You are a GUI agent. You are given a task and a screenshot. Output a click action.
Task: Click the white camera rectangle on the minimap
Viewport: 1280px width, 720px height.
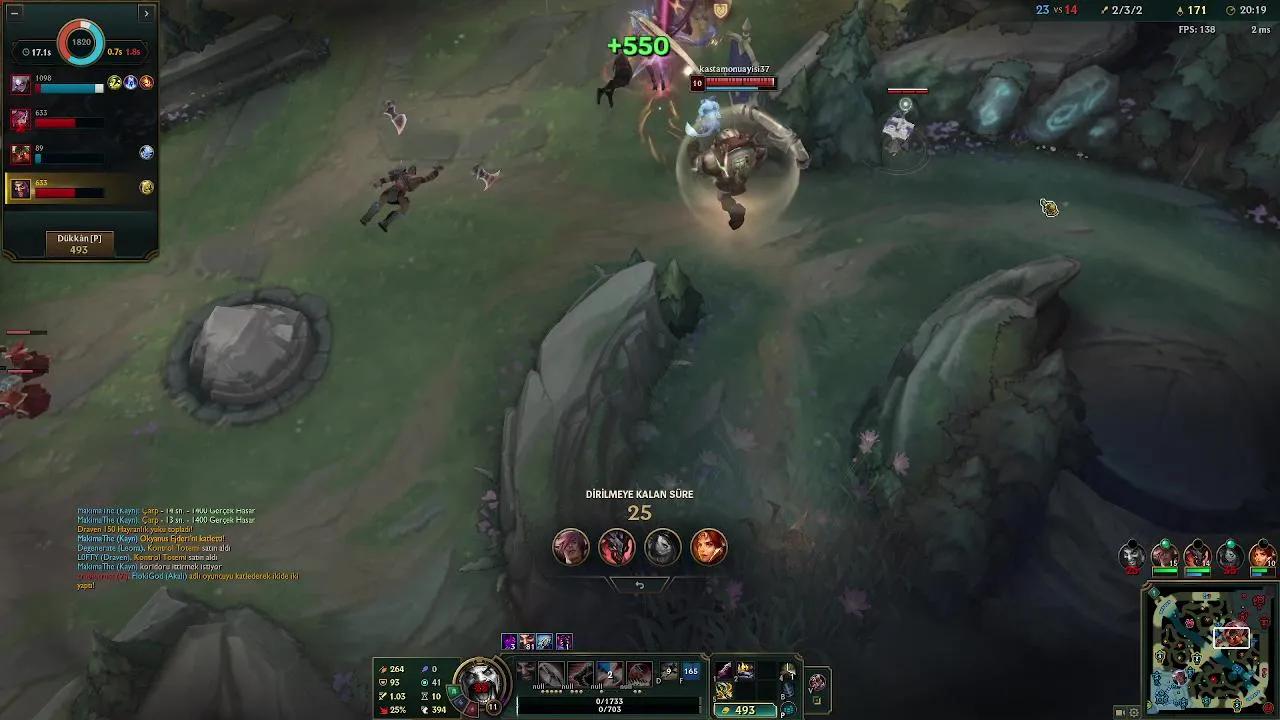pos(1232,637)
